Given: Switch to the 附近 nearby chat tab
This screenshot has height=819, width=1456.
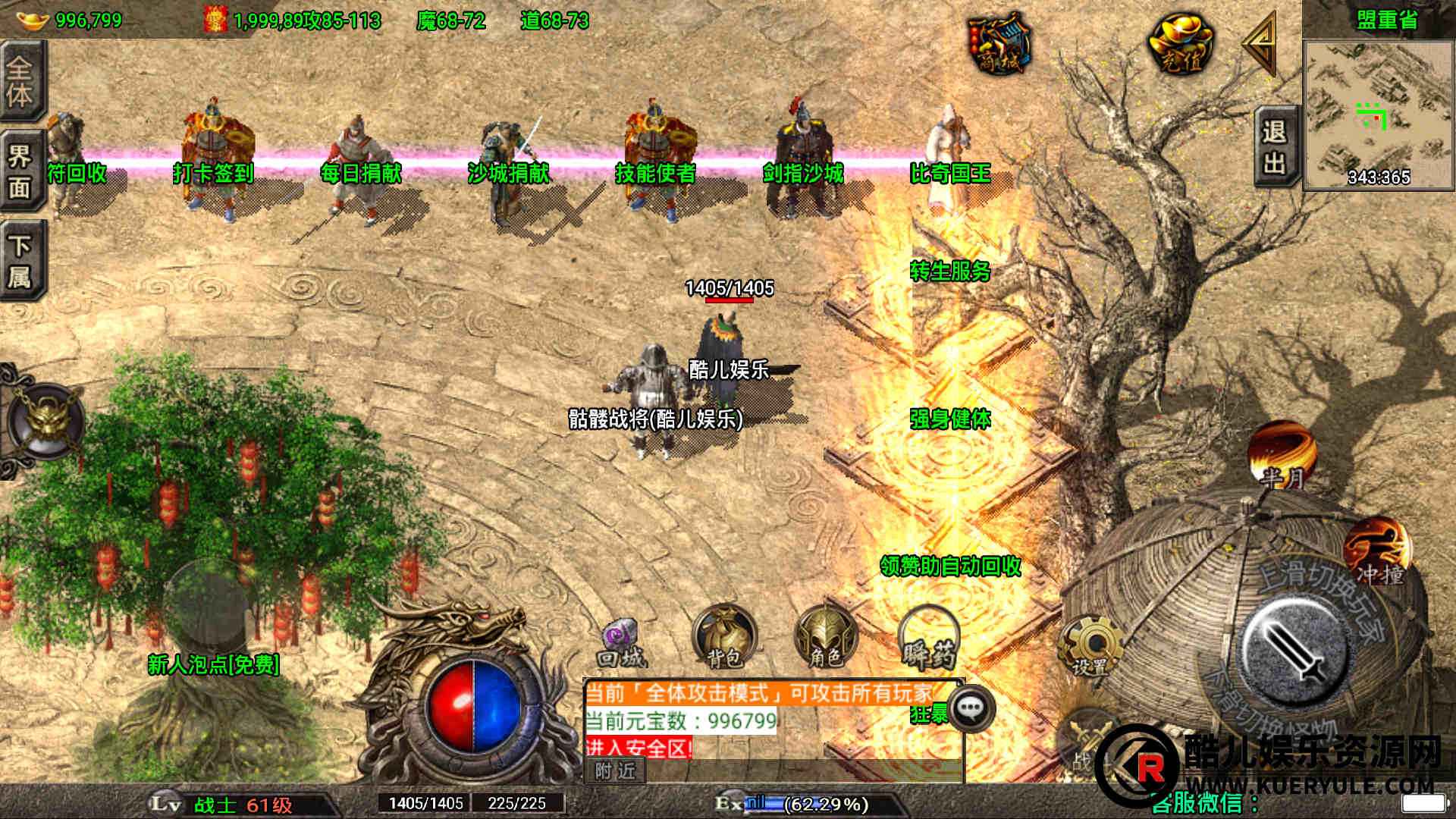Looking at the screenshot, I should coord(615,770).
